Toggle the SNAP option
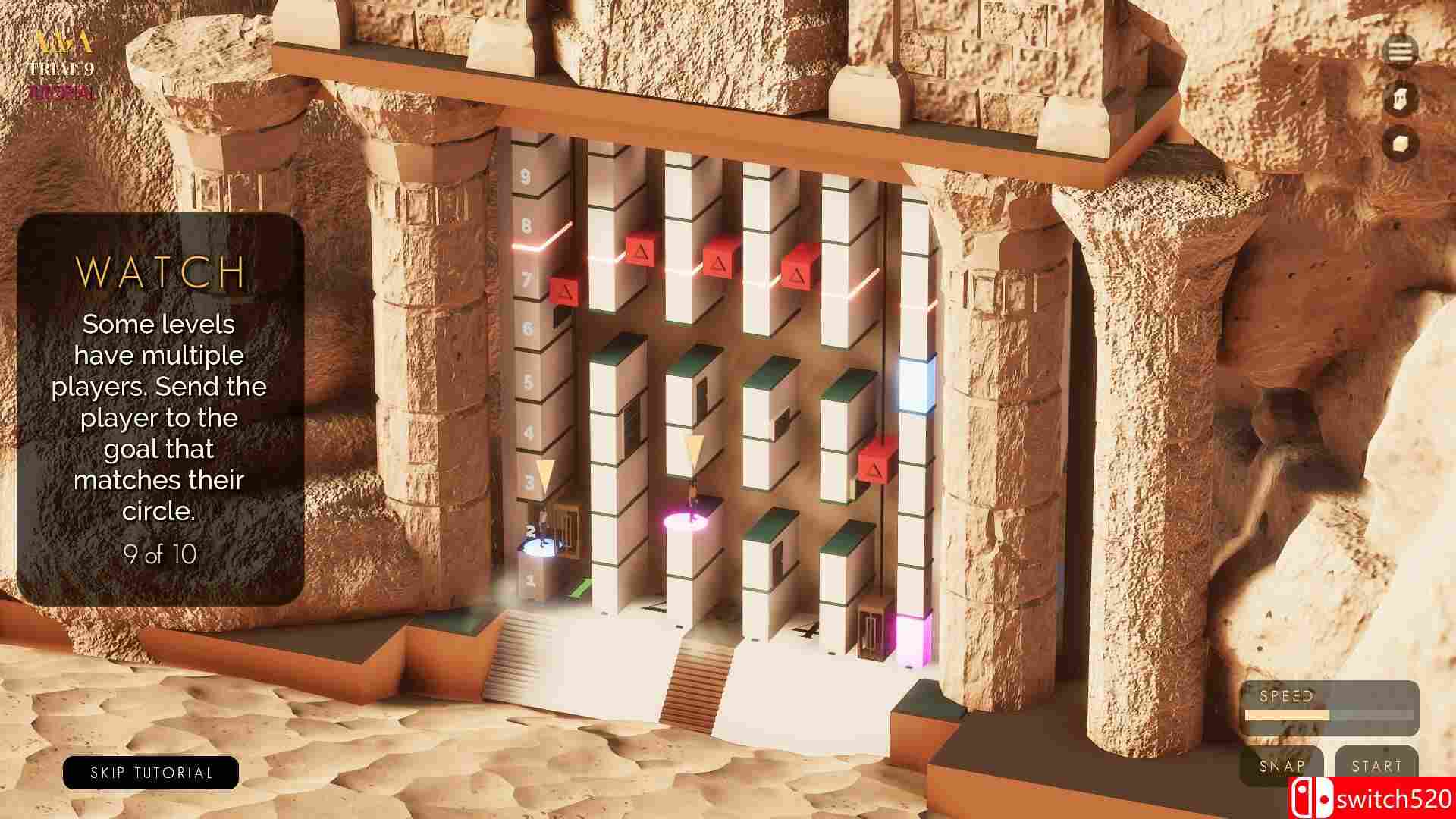 [x=1282, y=766]
